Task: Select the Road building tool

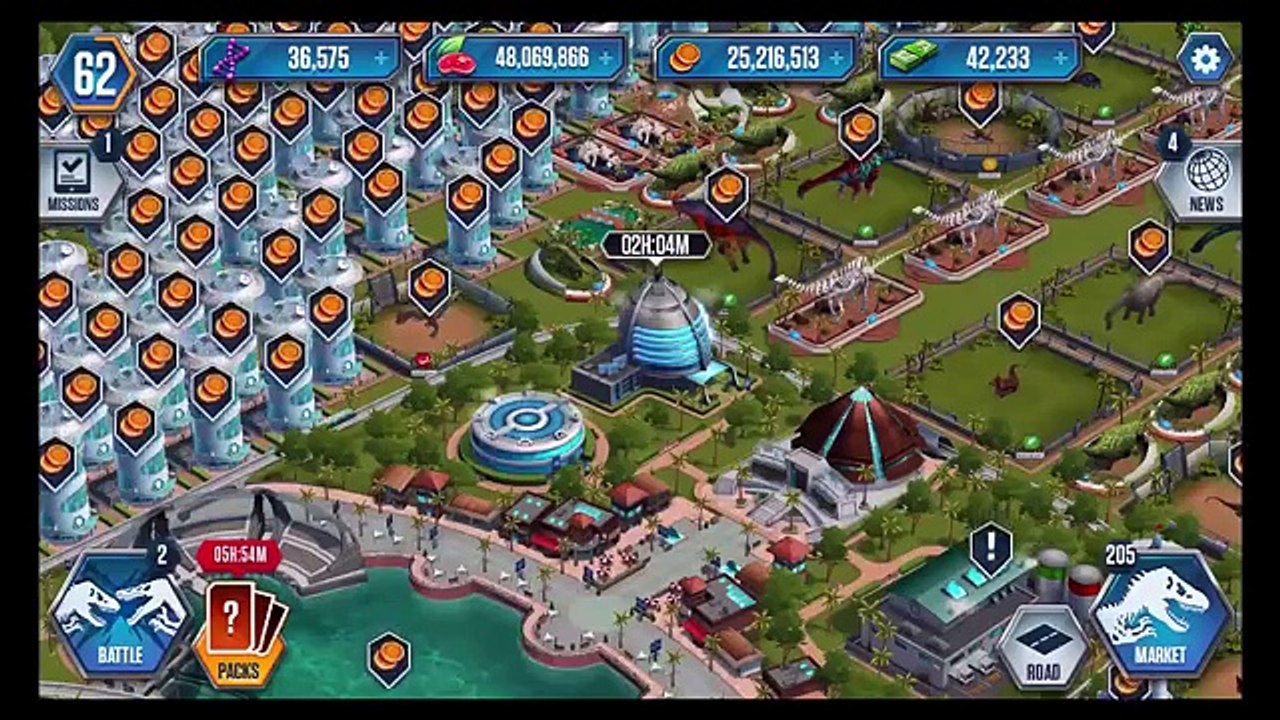Action: pos(1042,647)
